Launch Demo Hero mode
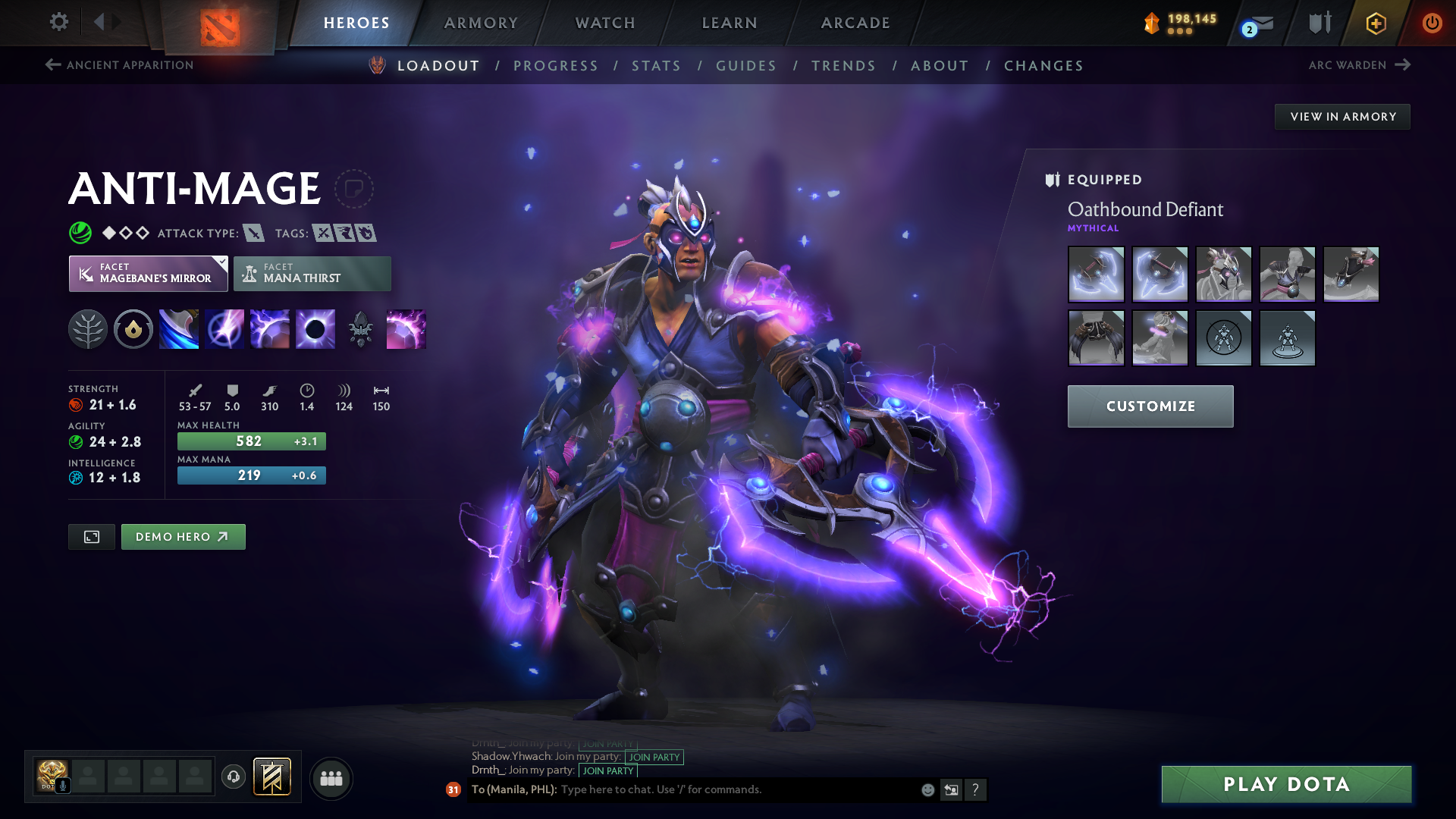Viewport: 1456px width, 819px height. 183,537
